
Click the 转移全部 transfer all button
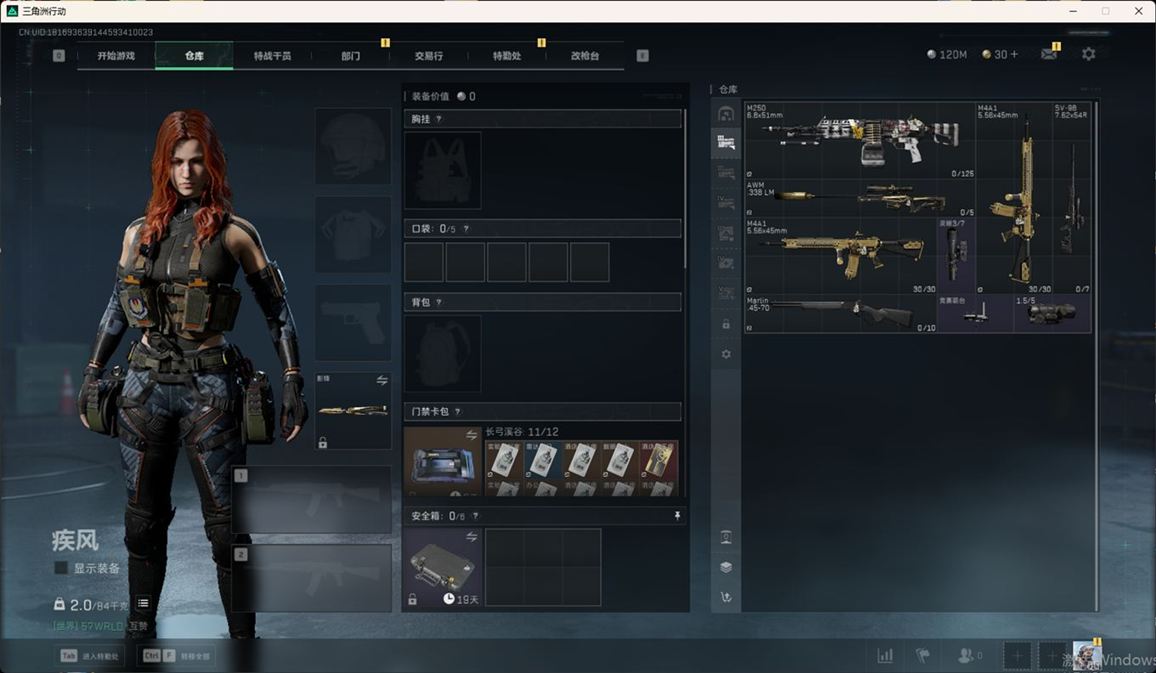point(175,656)
